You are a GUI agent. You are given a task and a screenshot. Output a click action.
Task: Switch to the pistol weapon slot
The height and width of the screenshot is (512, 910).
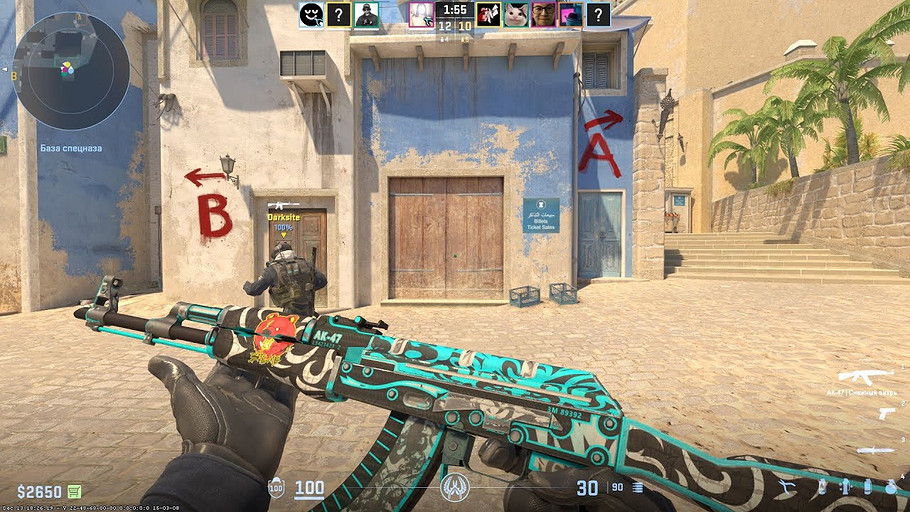click(x=885, y=413)
